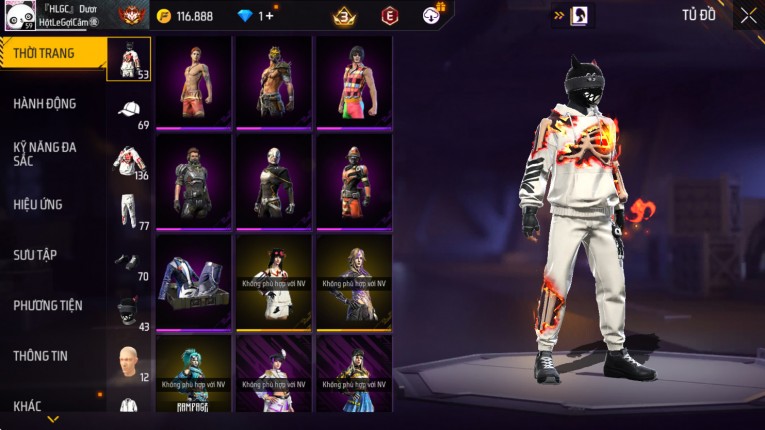Screen dimensions: 765x430
Task: Open the HÀNH ĐỘNG tab
Action: click(x=45, y=104)
